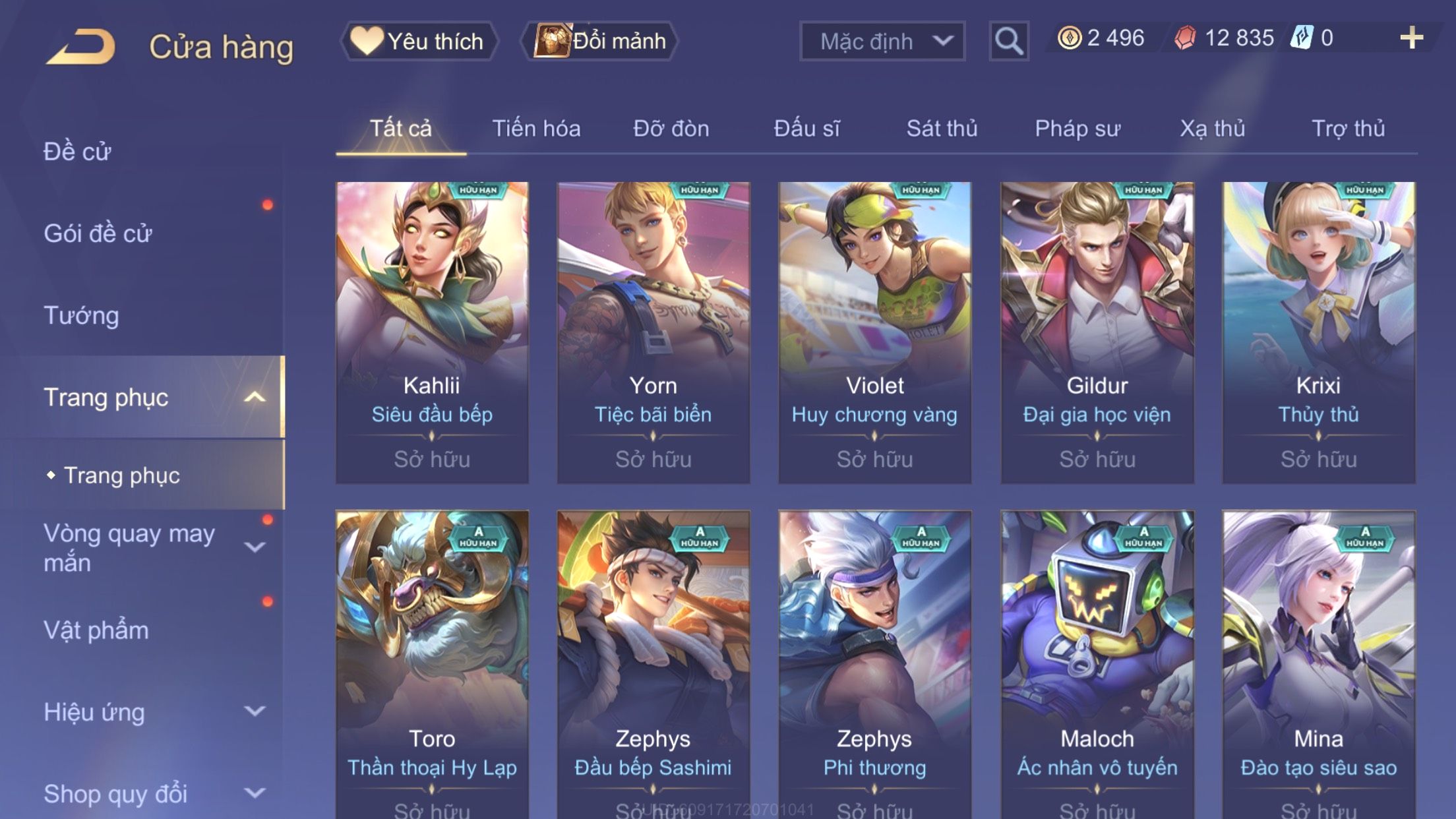Open the Đổi mảnh fragment exchange
This screenshot has height=819, width=1456.
coord(600,41)
